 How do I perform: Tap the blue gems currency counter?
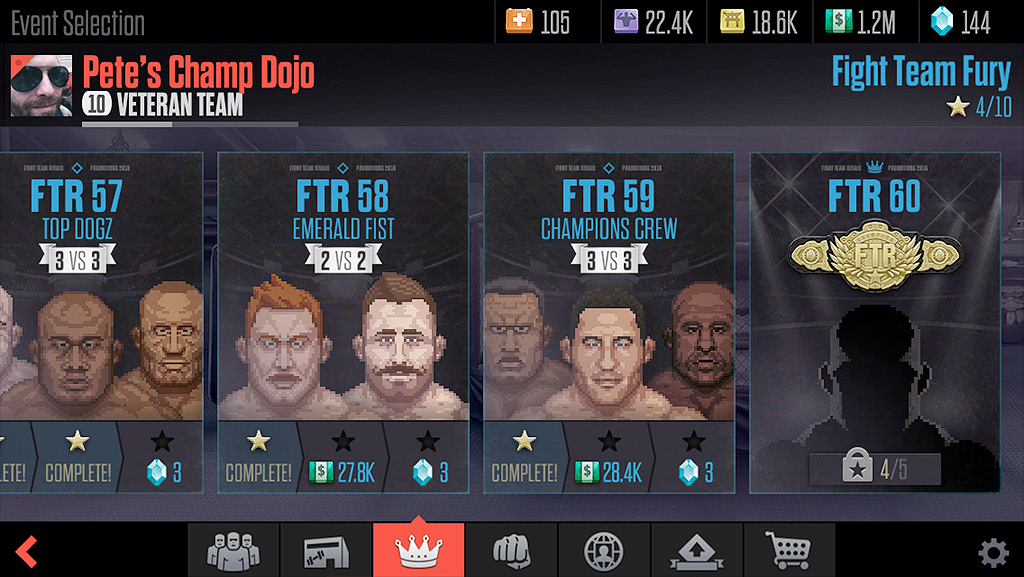tap(962, 22)
